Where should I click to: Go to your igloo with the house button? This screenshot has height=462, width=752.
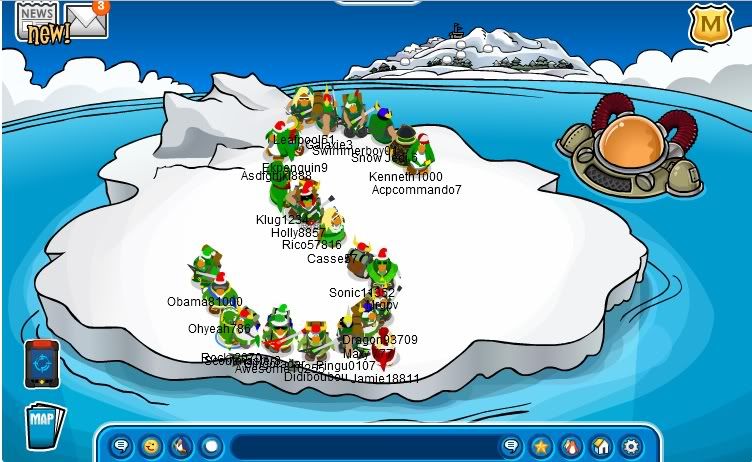601,445
